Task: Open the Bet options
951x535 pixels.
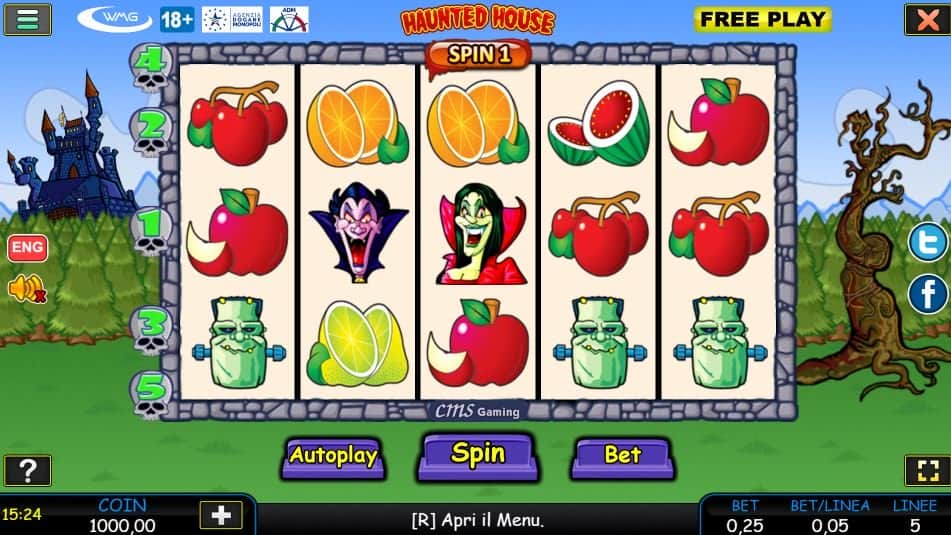Action: tap(621, 456)
